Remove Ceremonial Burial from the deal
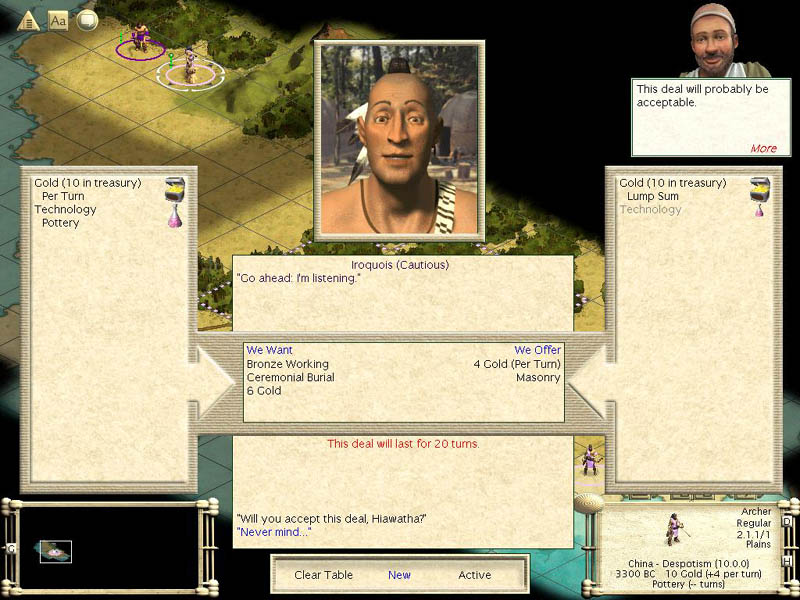 (x=290, y=378)
